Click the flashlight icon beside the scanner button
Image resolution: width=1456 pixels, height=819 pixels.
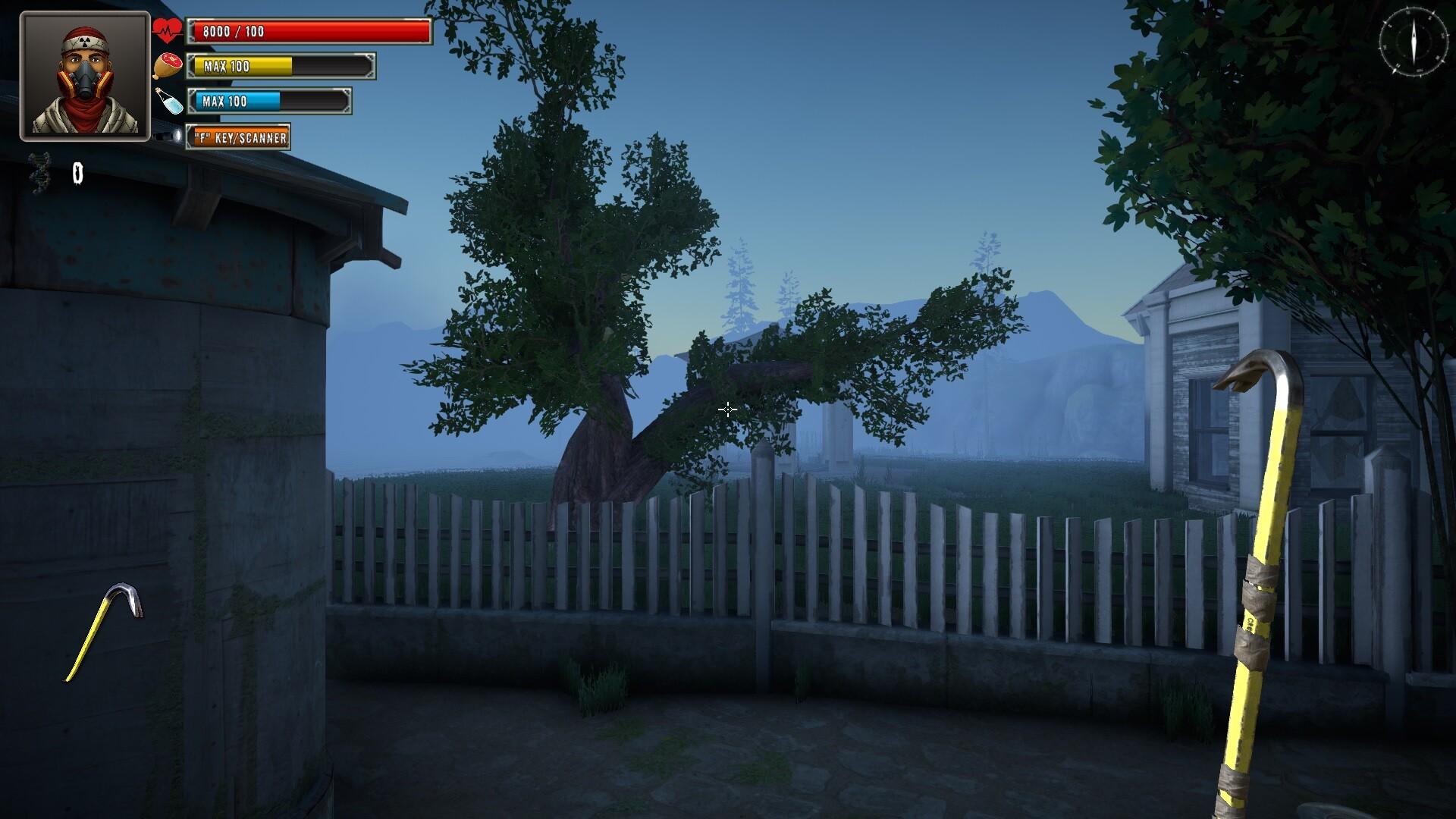point(171,137)
